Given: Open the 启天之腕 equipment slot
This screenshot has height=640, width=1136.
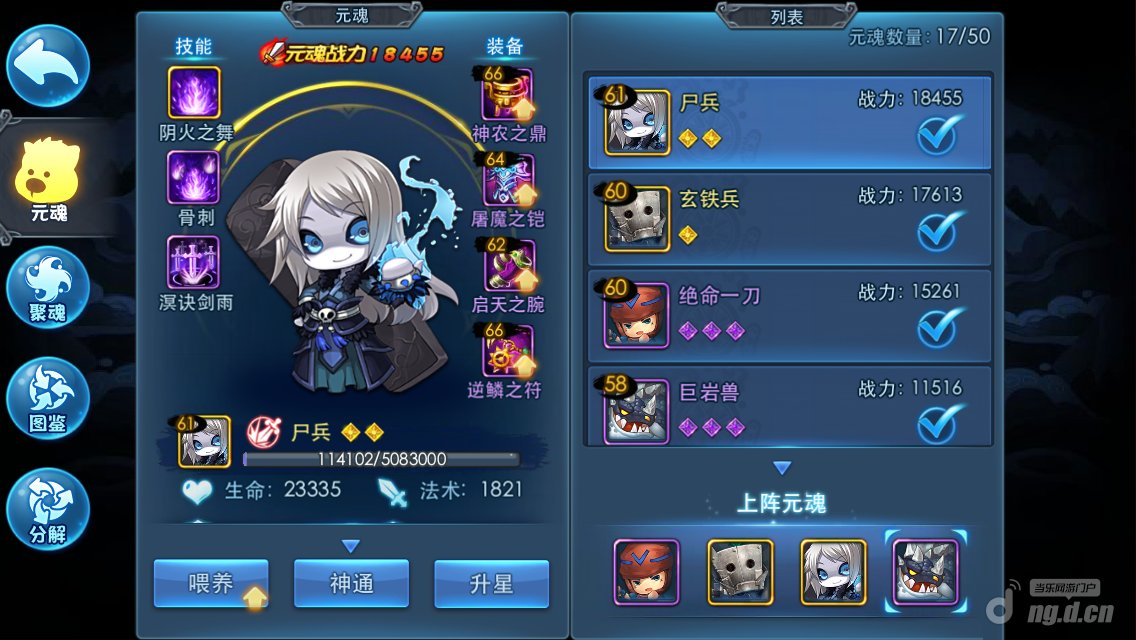Looking at the screenshot, I should [x=508, y=266].
